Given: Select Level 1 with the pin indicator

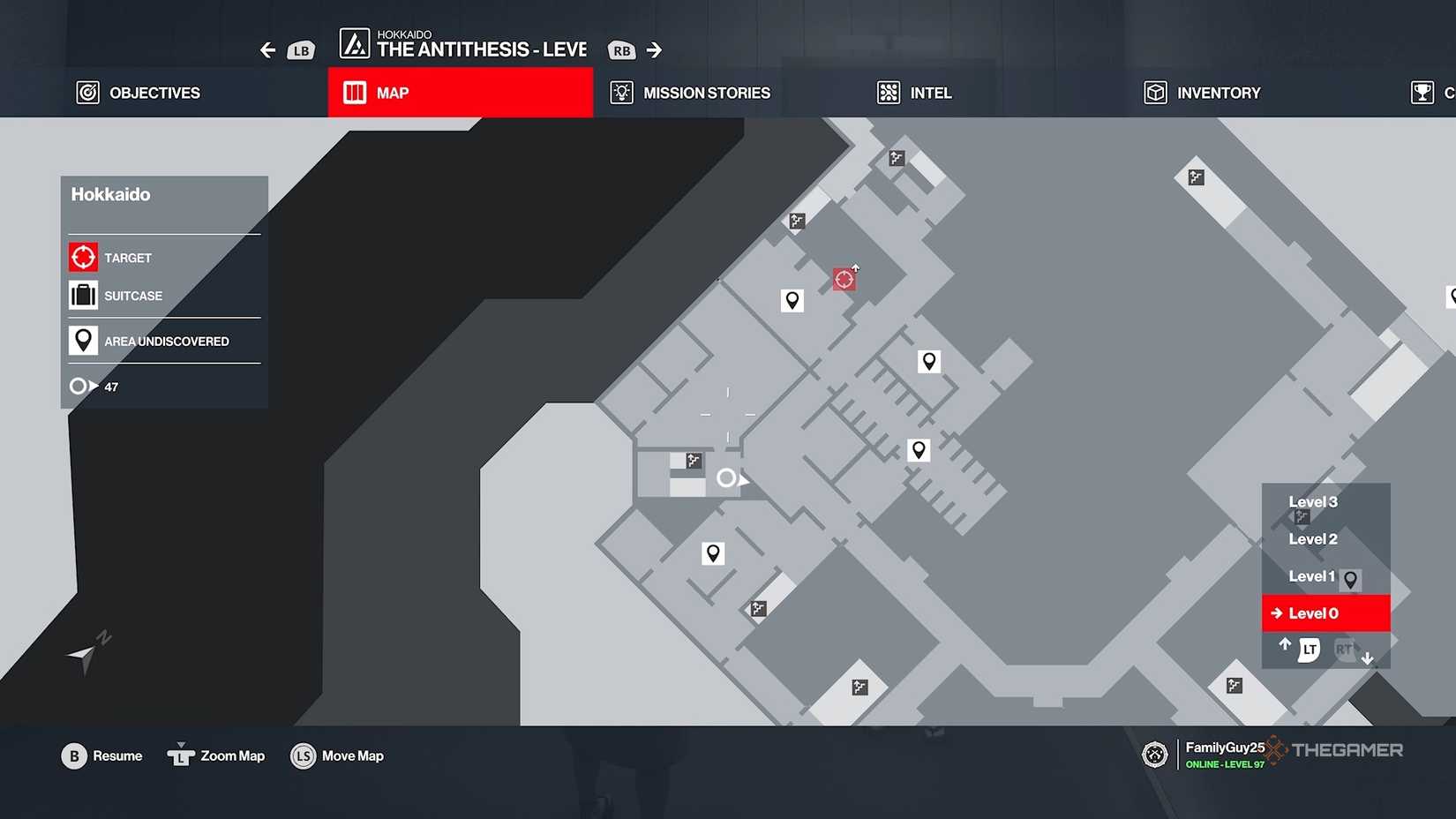Looking at the screenshot, I should point(1311,575).
